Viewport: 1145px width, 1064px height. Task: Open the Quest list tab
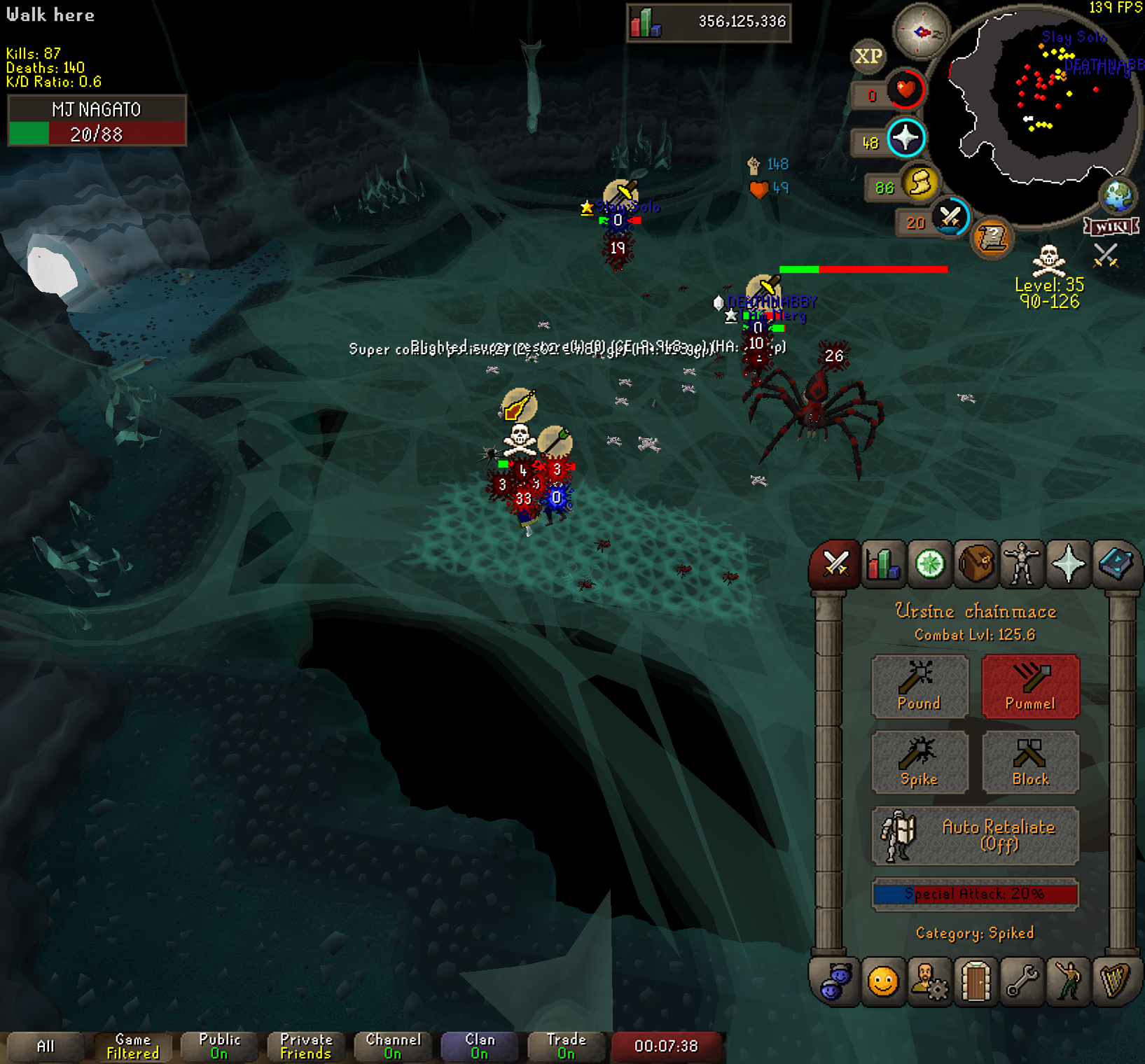coord(930,563)
